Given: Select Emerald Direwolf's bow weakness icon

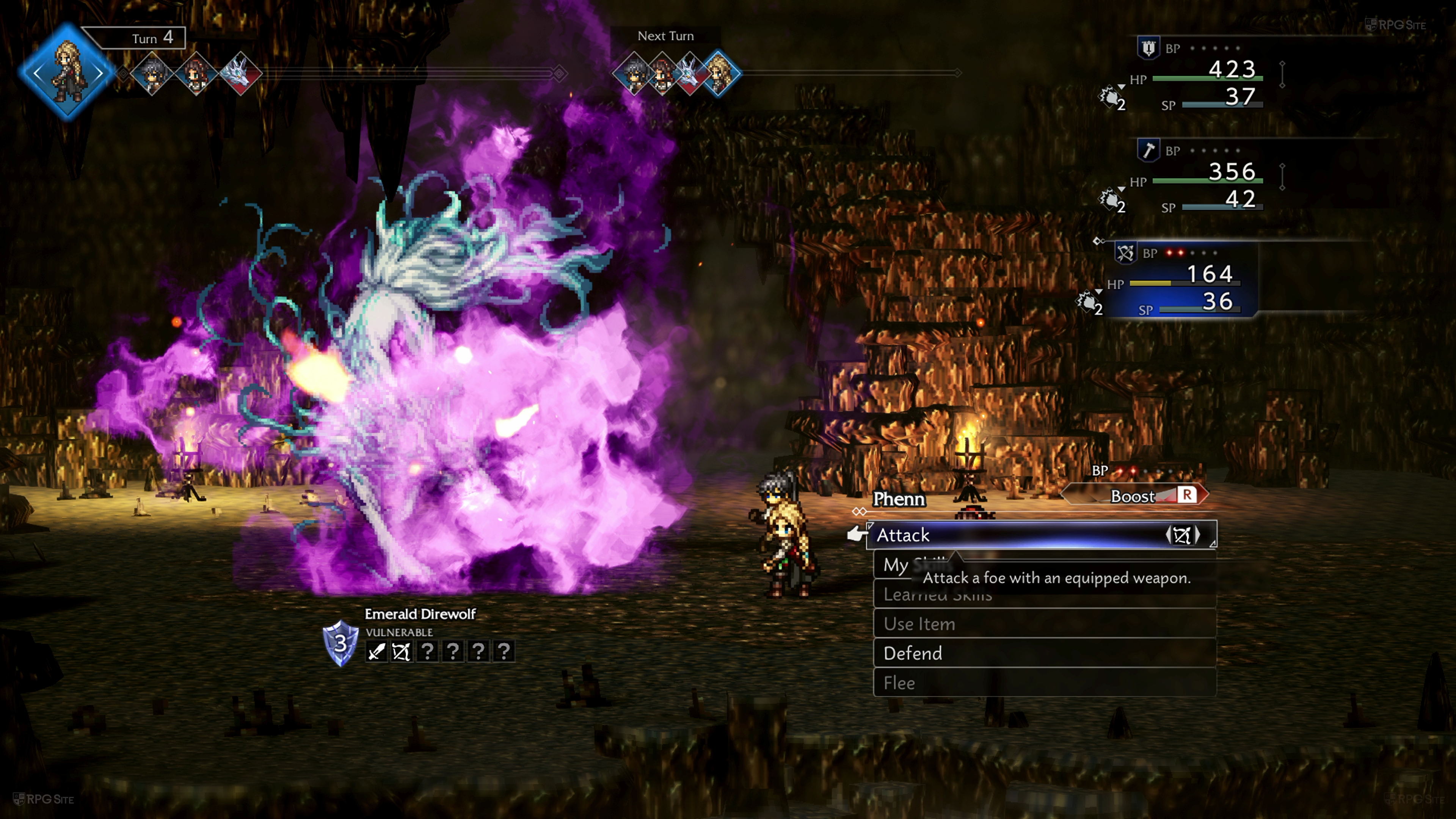Looking at the screenshot, I should click(x=401, y=652).
